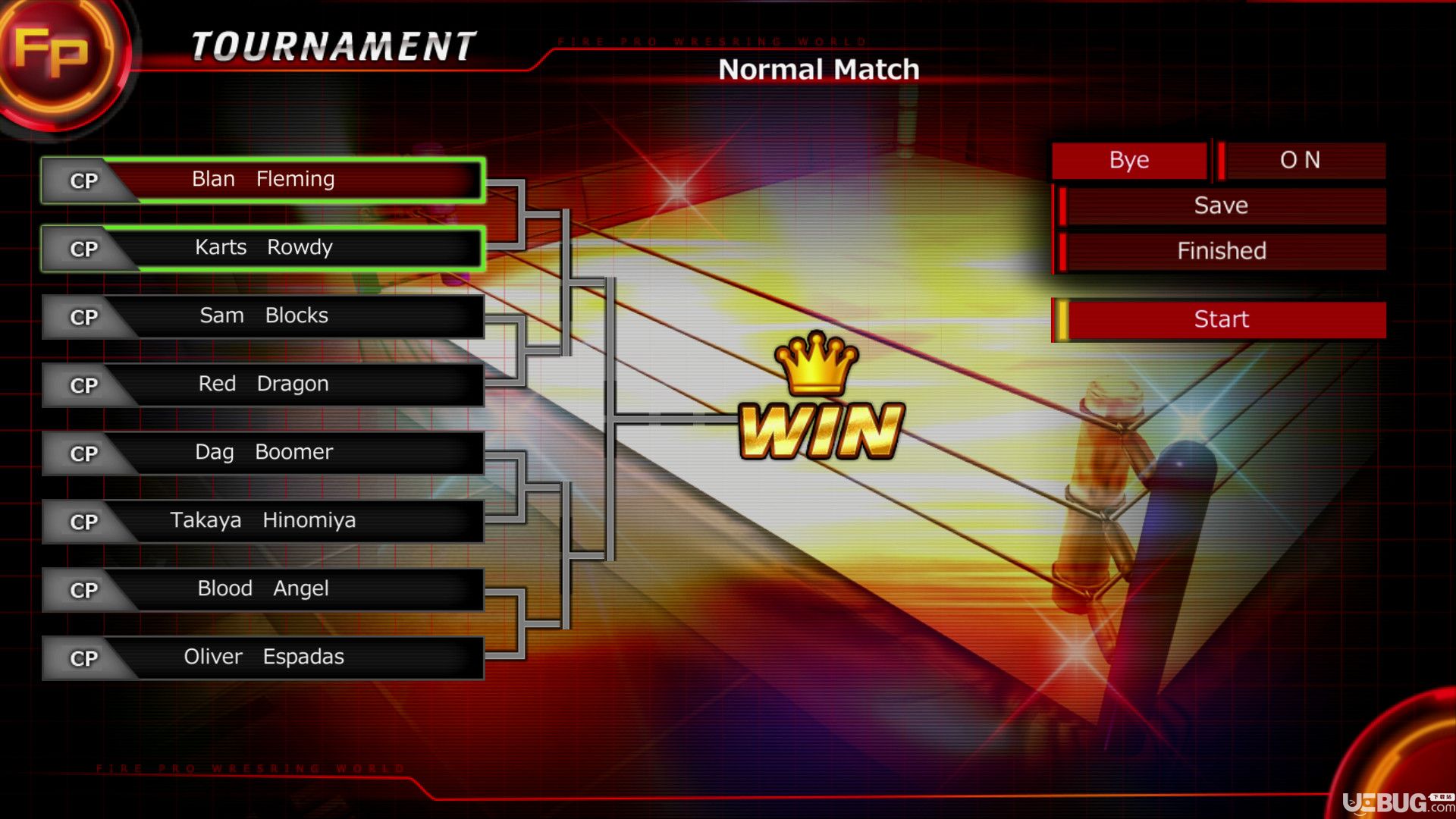
Task: Select Blan Fleming's bracket entry
Action: click(x=263, y=180)
